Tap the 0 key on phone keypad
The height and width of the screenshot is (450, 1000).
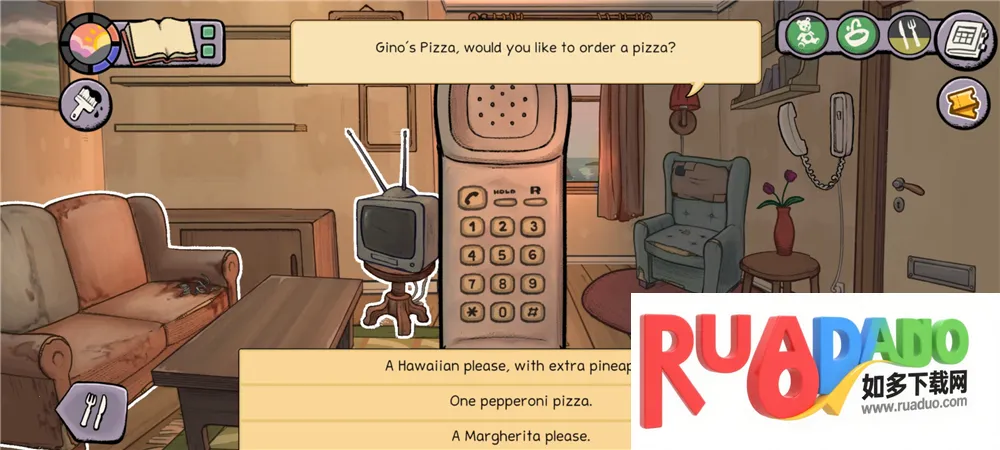(503, 311)
